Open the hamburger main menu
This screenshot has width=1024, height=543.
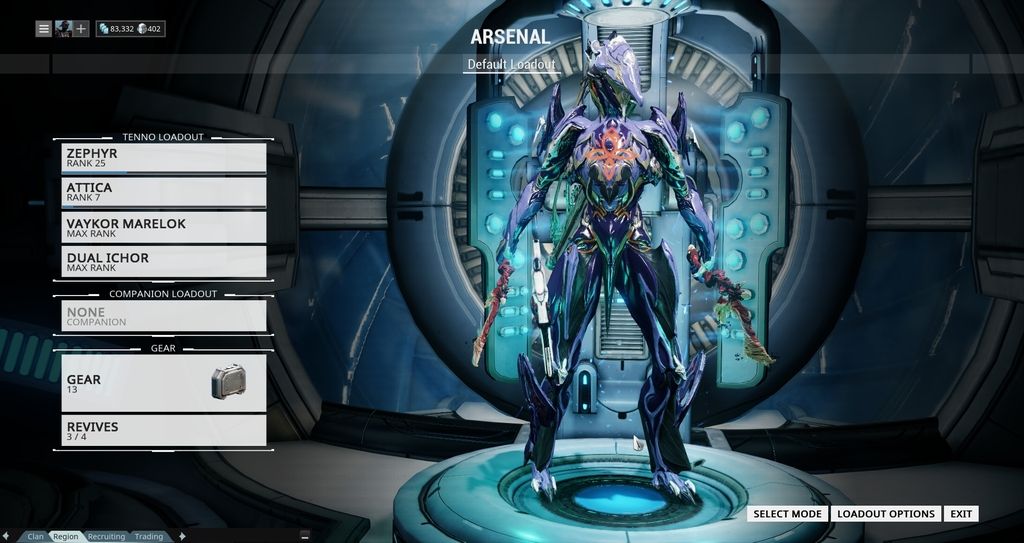click(44, 29)
